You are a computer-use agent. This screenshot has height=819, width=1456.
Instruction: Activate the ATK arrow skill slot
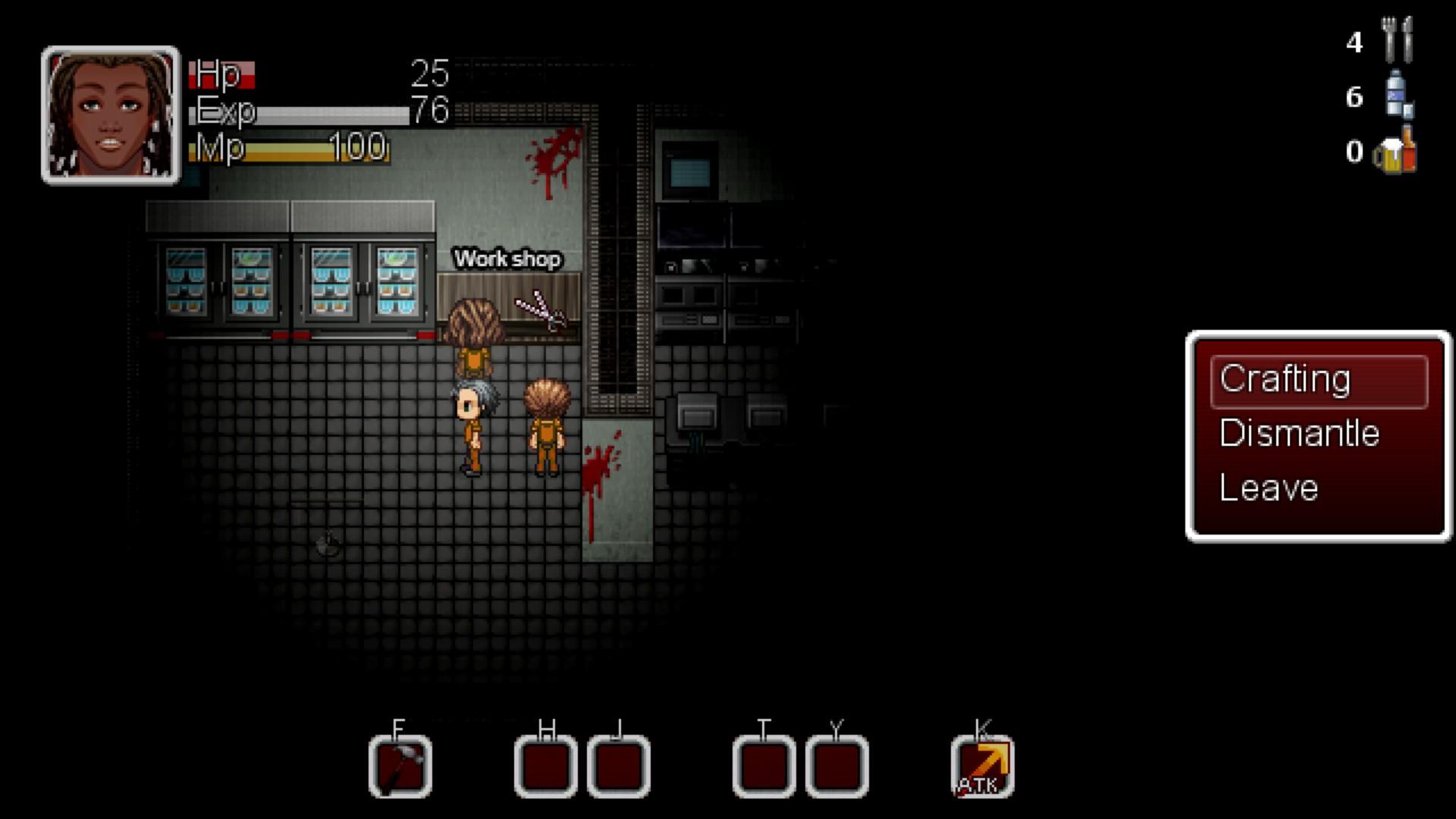coord(983,767)
